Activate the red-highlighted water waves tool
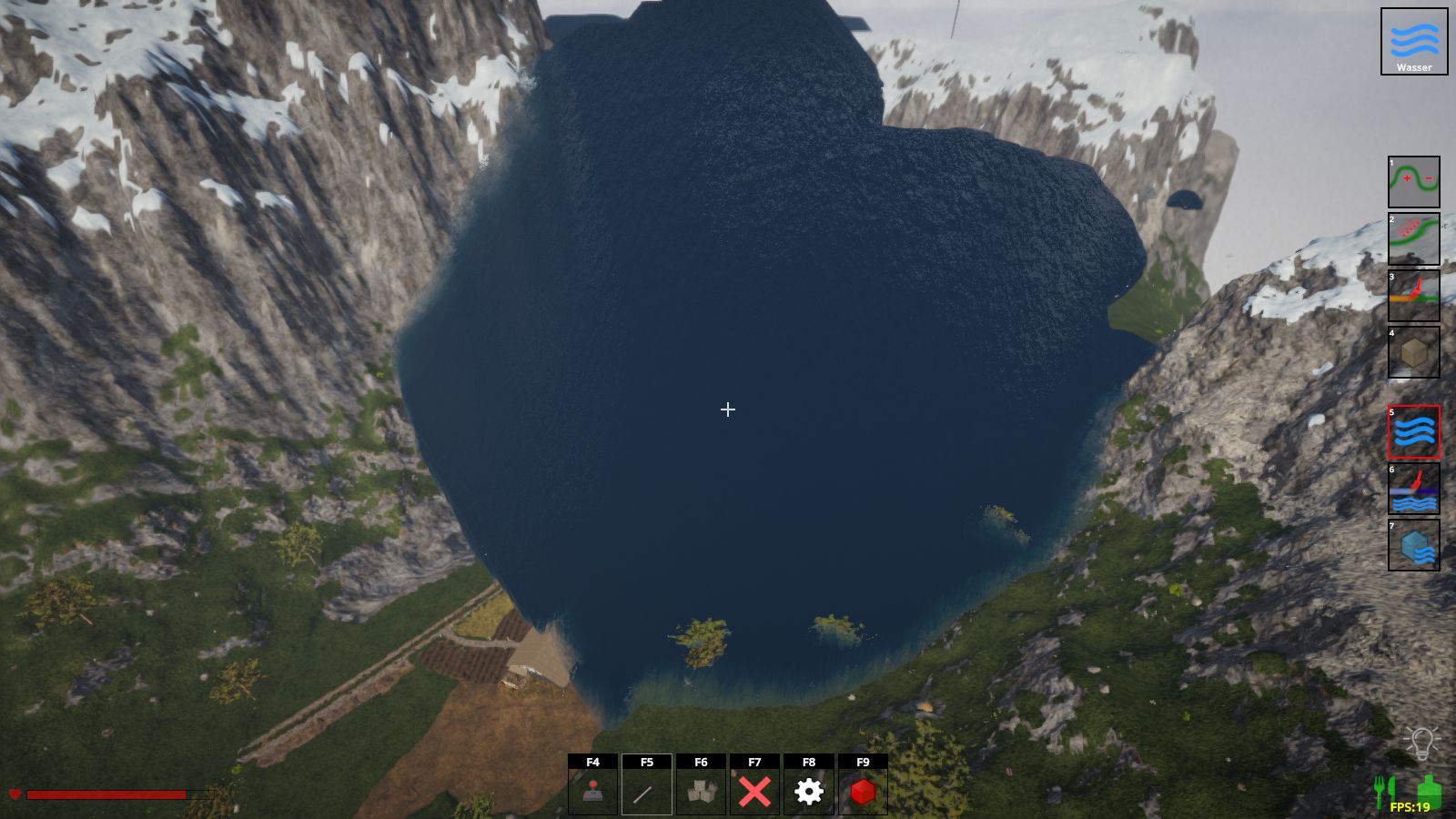 pos(1413,431)
